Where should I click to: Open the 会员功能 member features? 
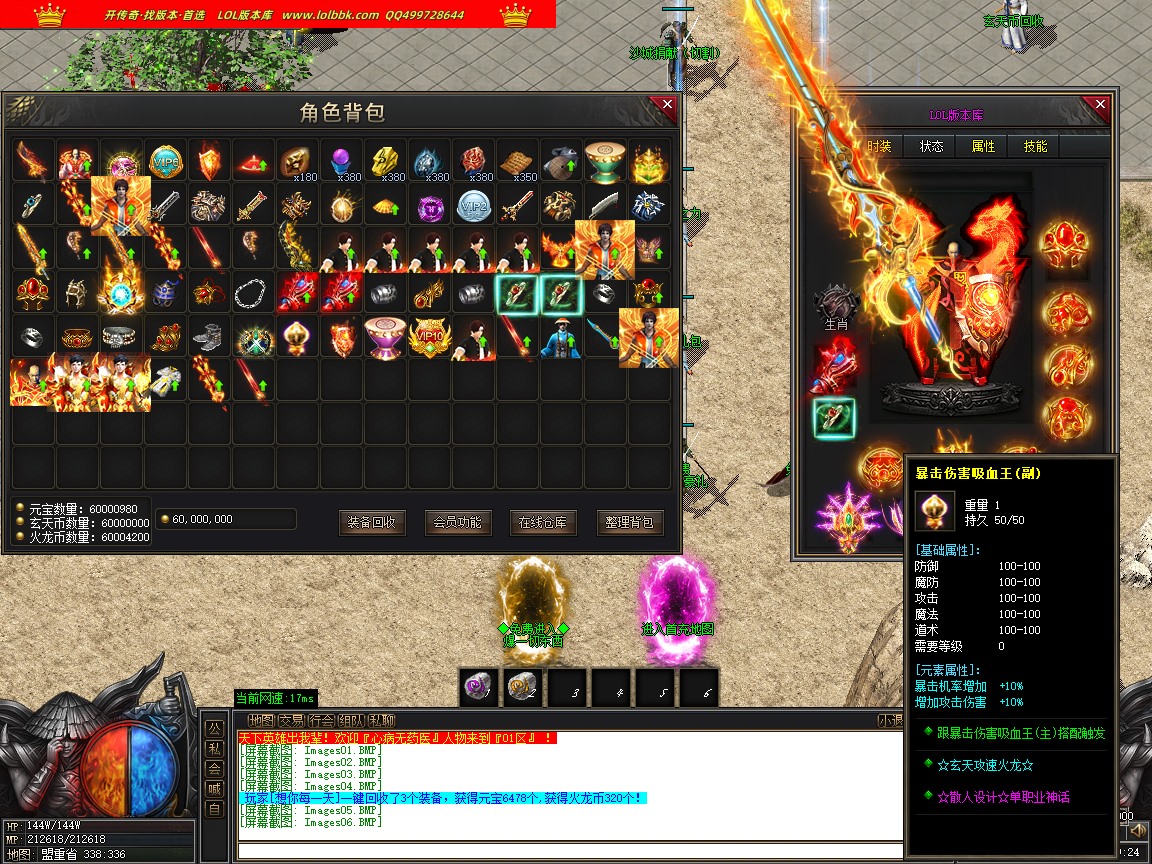(x=458, y=522)
